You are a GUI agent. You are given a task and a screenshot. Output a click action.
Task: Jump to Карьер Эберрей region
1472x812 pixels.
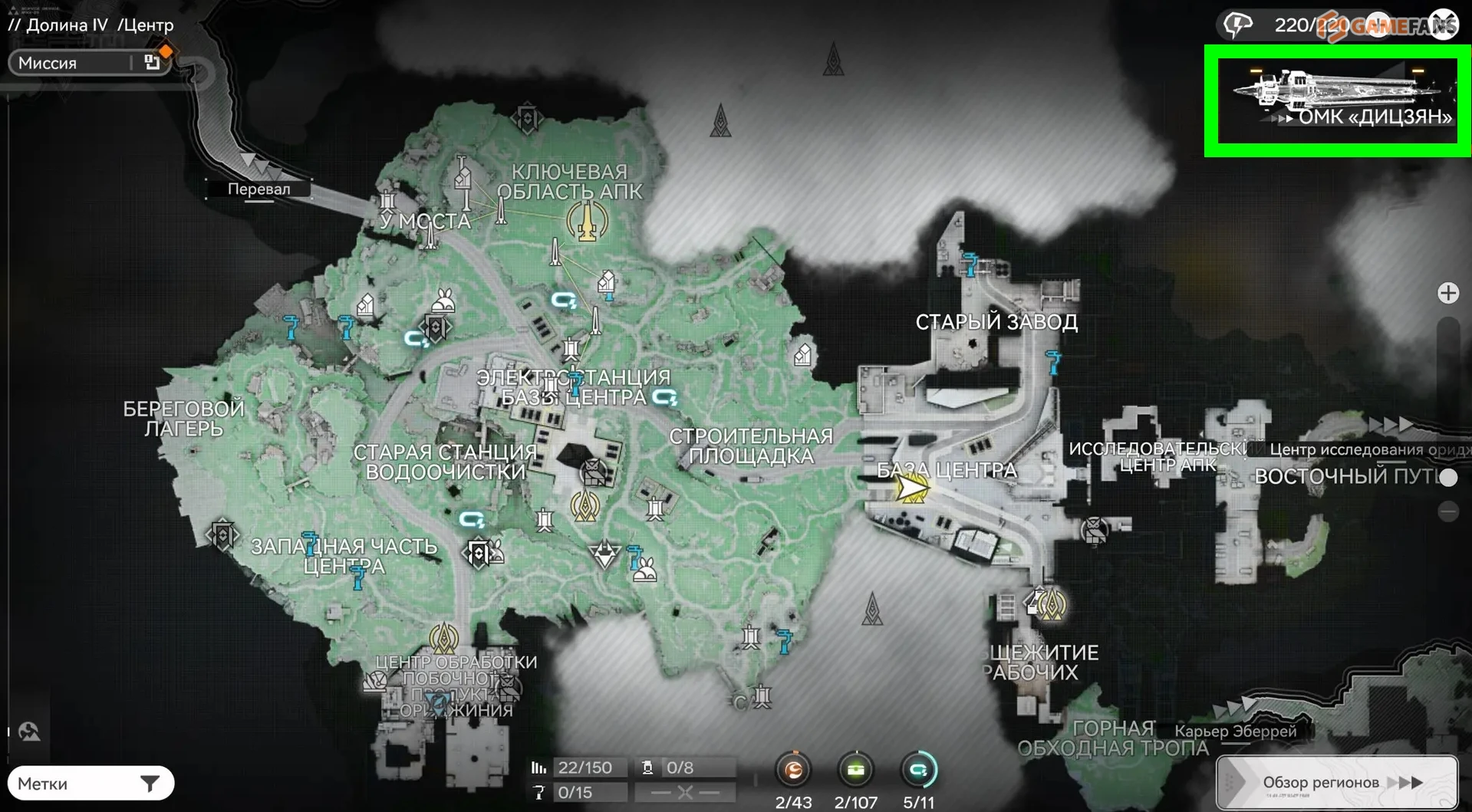(1235, 731)
